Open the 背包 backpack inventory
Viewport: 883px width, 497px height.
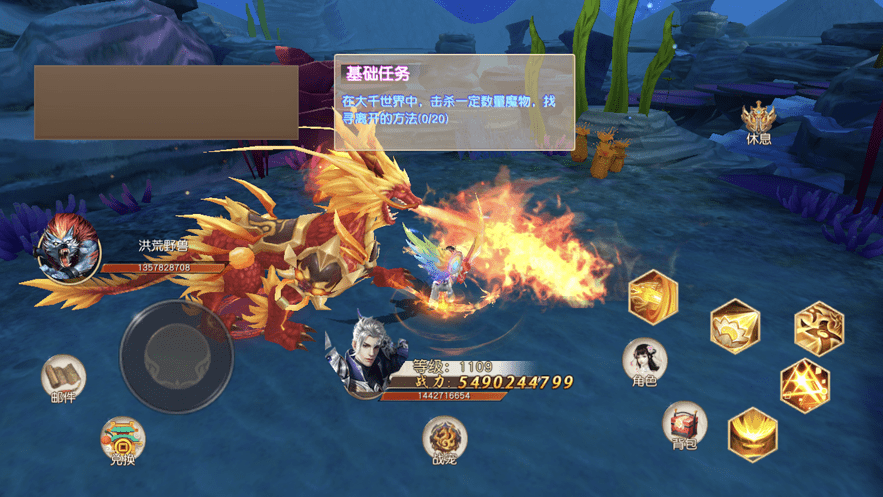point(684,424)
